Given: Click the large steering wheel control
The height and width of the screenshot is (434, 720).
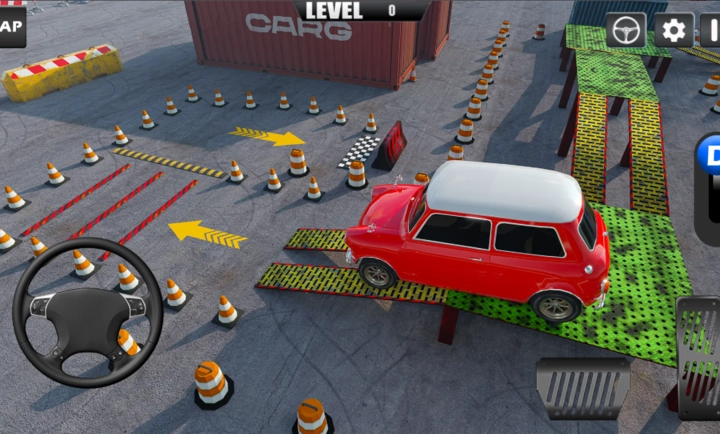Looking at the screenshot, I should point(87,312).
